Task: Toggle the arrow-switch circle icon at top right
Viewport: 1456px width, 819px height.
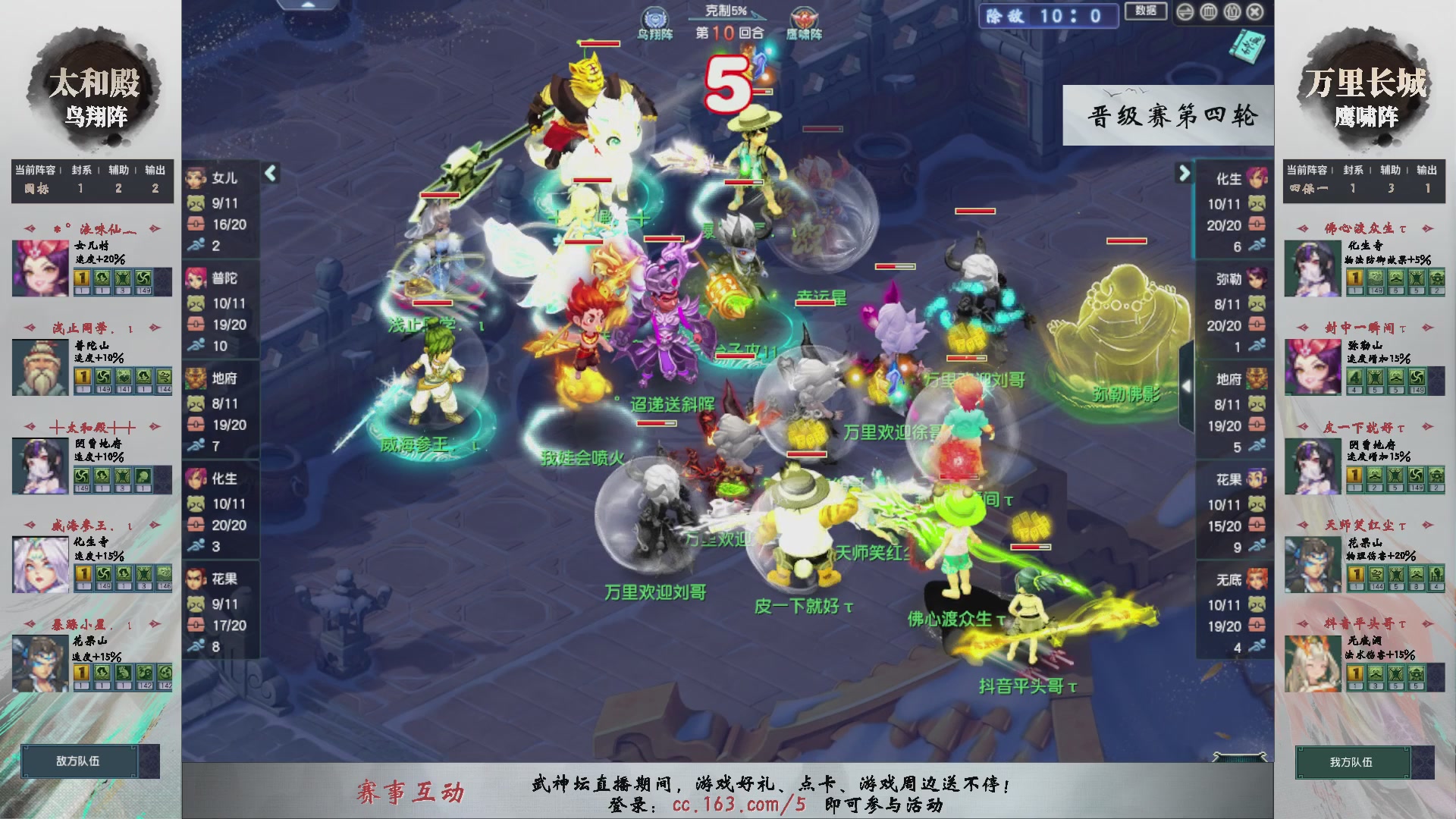Action: tap(1185, 12)
